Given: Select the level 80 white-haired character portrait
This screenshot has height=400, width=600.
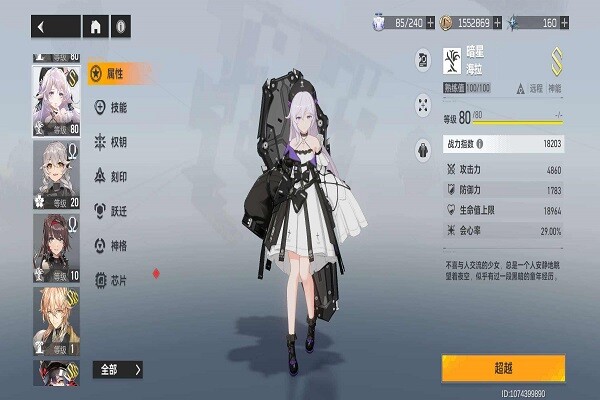Looking at the screenshot, I should tap(58, 99).
